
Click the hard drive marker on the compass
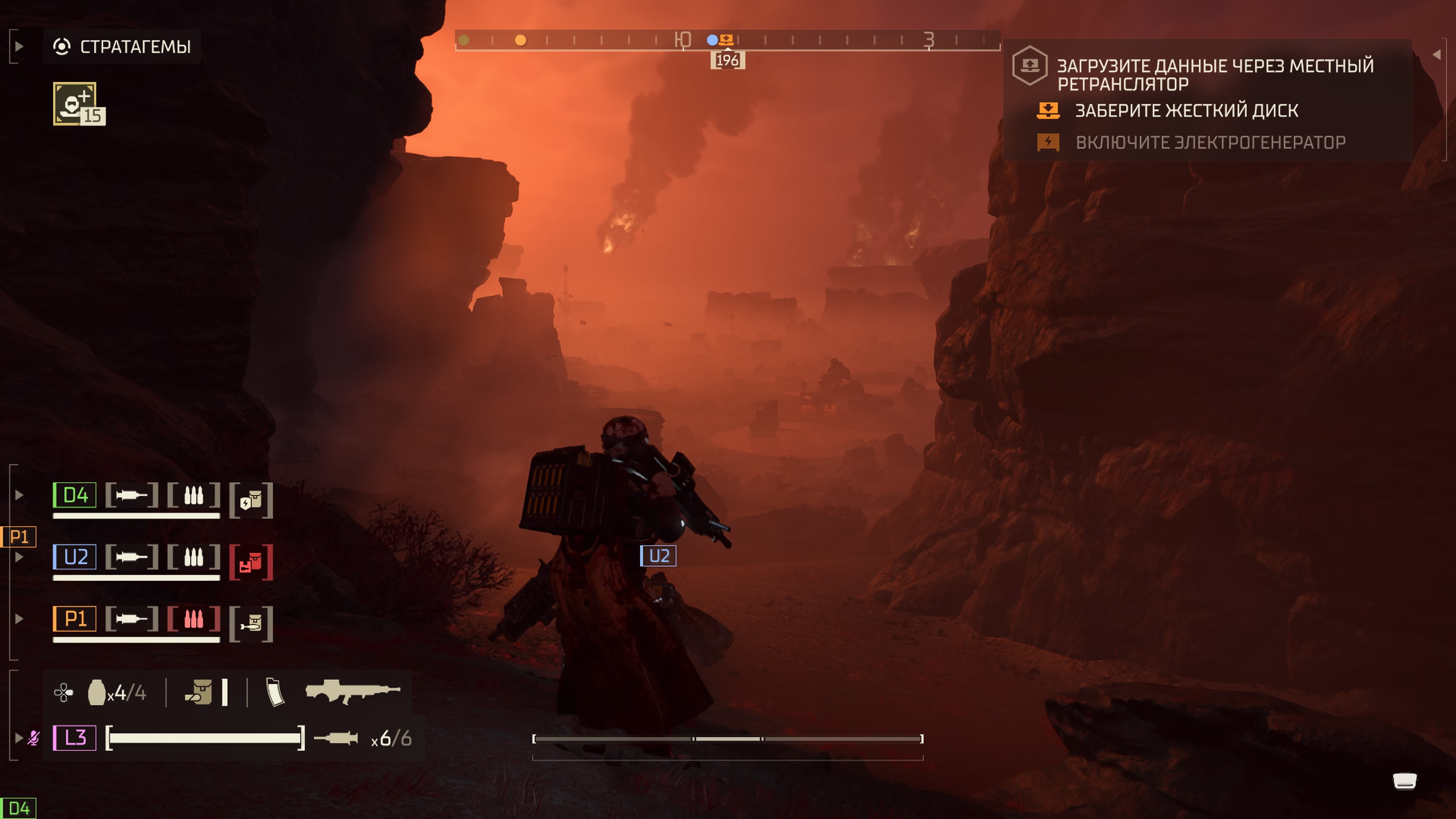click(727, 39)
